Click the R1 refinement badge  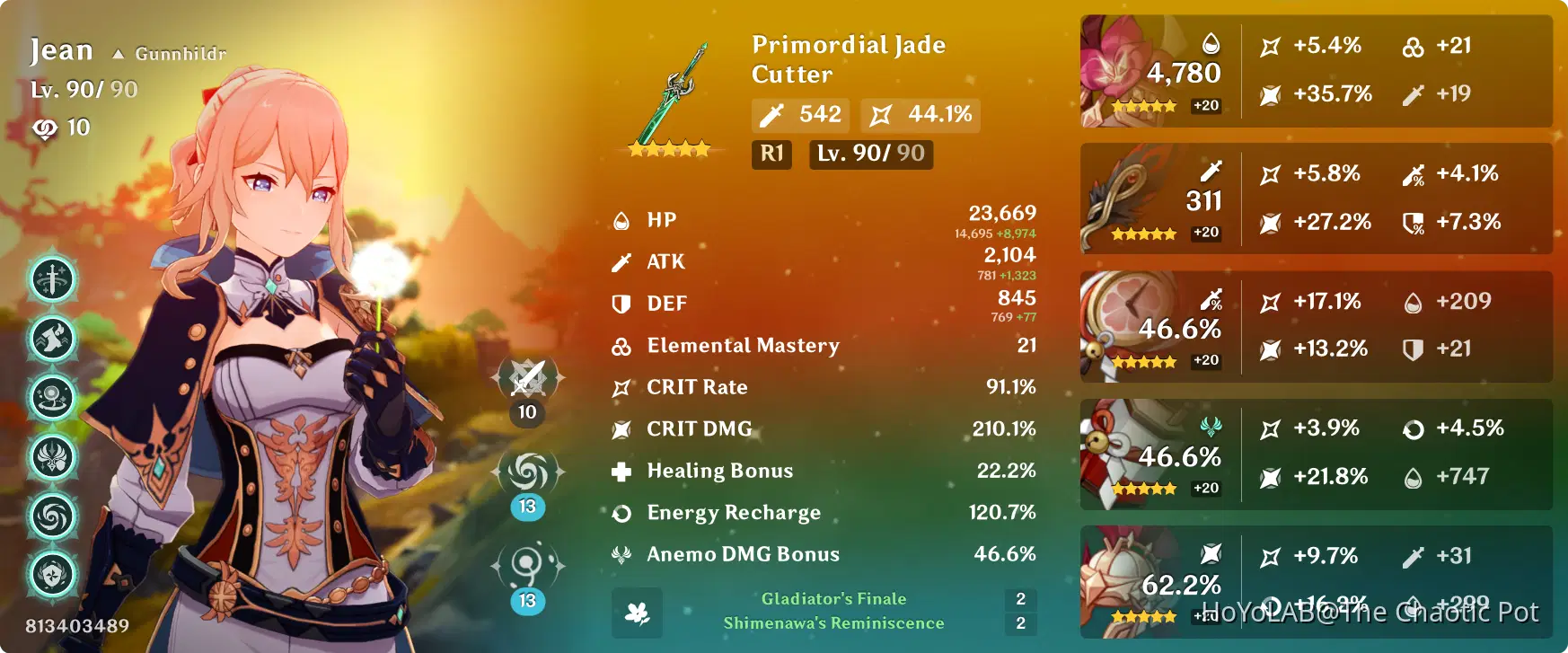click(771, 154)
